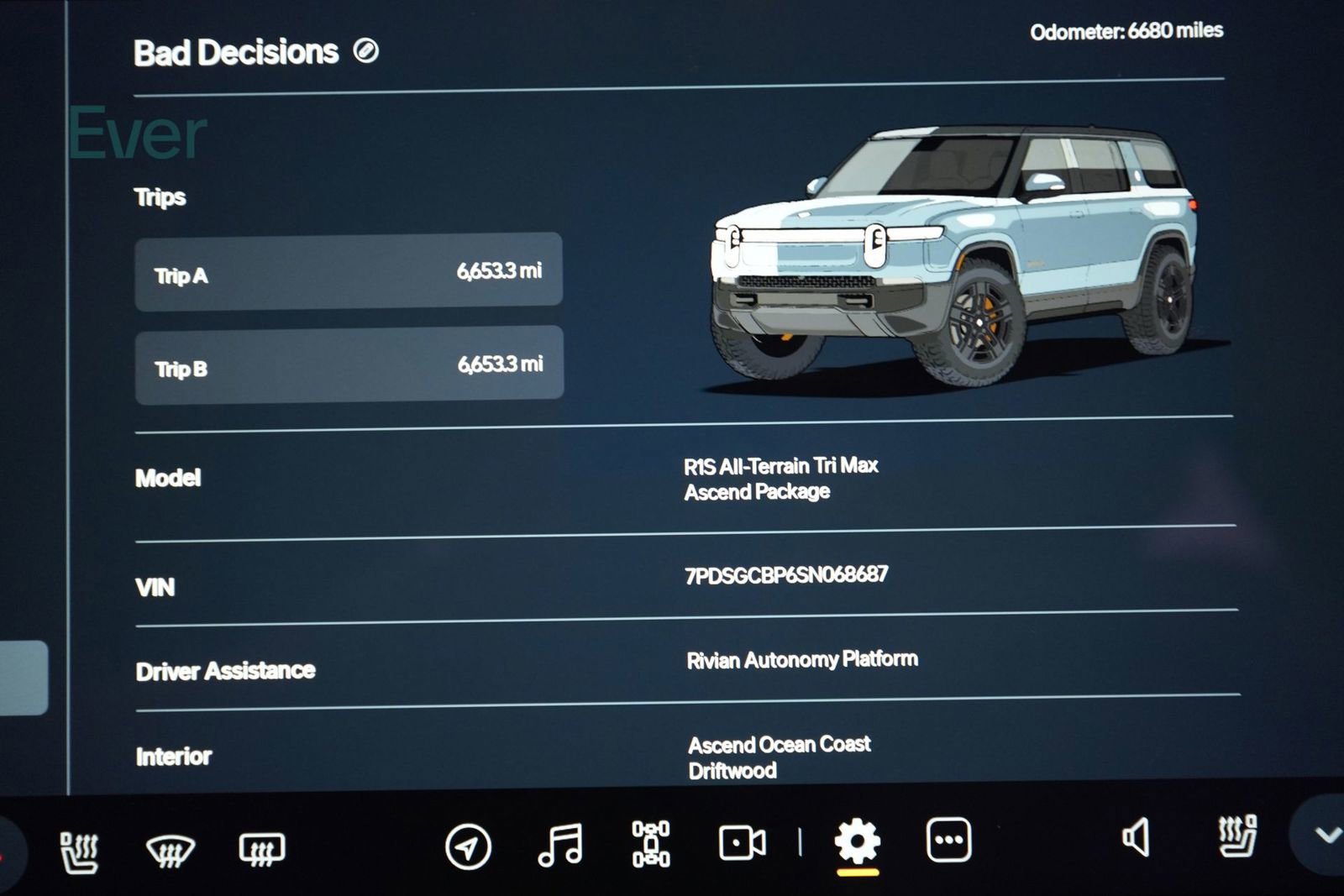This screenshot has height=896, width=1344.
Task: Tap Trip A mileage row
Action: point(349,273)
